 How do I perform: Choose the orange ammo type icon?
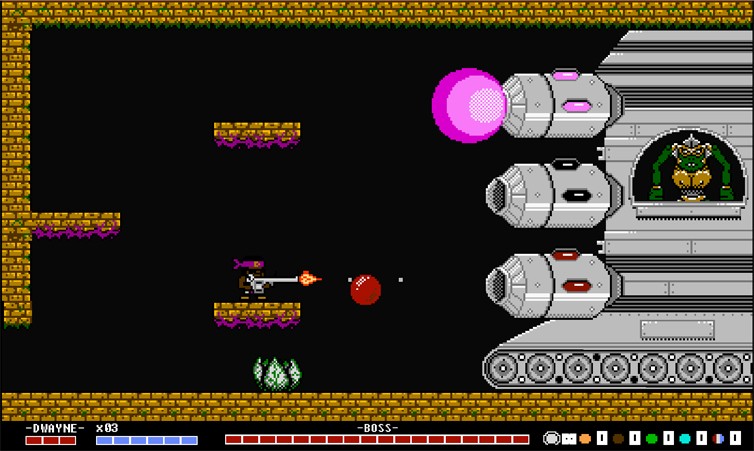coord(585,438)
